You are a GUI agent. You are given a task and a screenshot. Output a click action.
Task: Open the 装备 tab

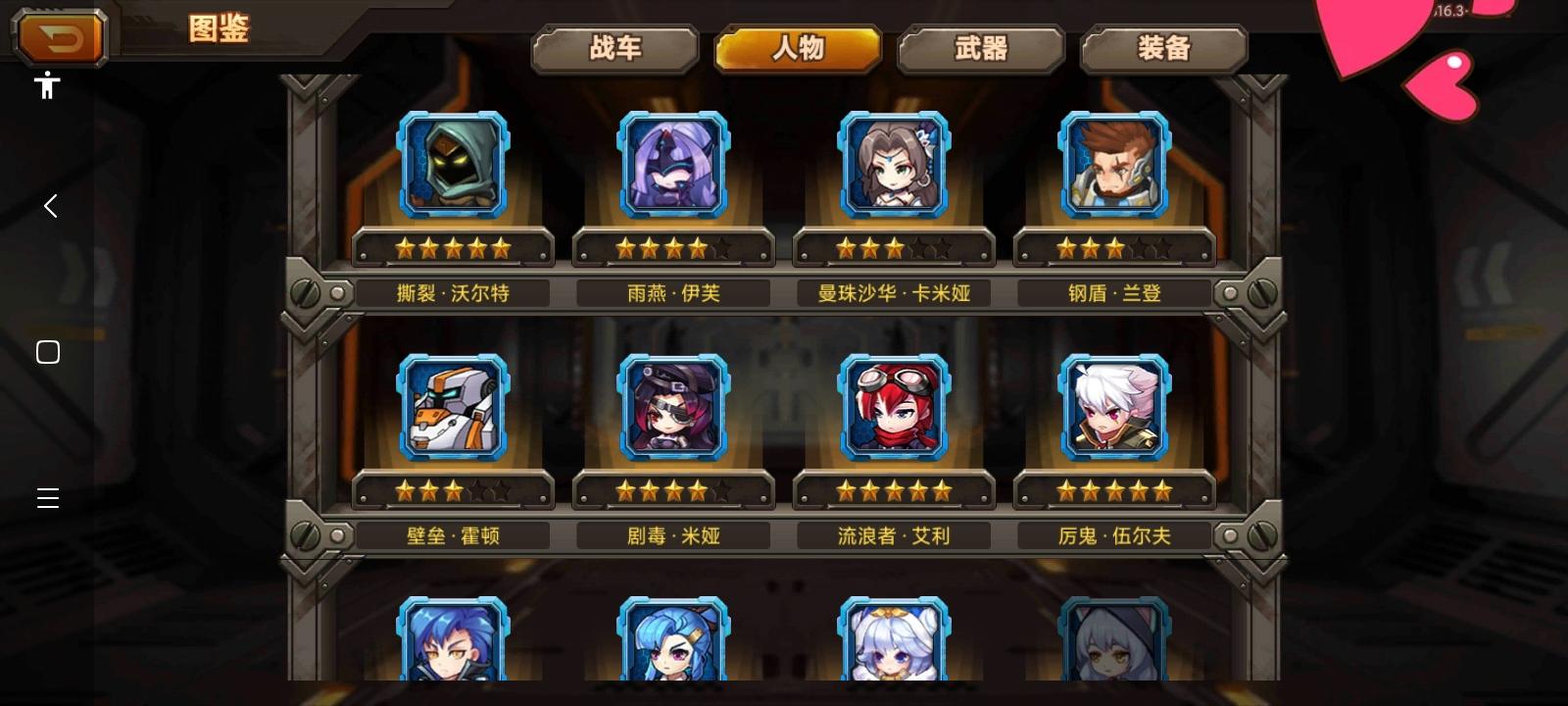(x=1163, y=47)
